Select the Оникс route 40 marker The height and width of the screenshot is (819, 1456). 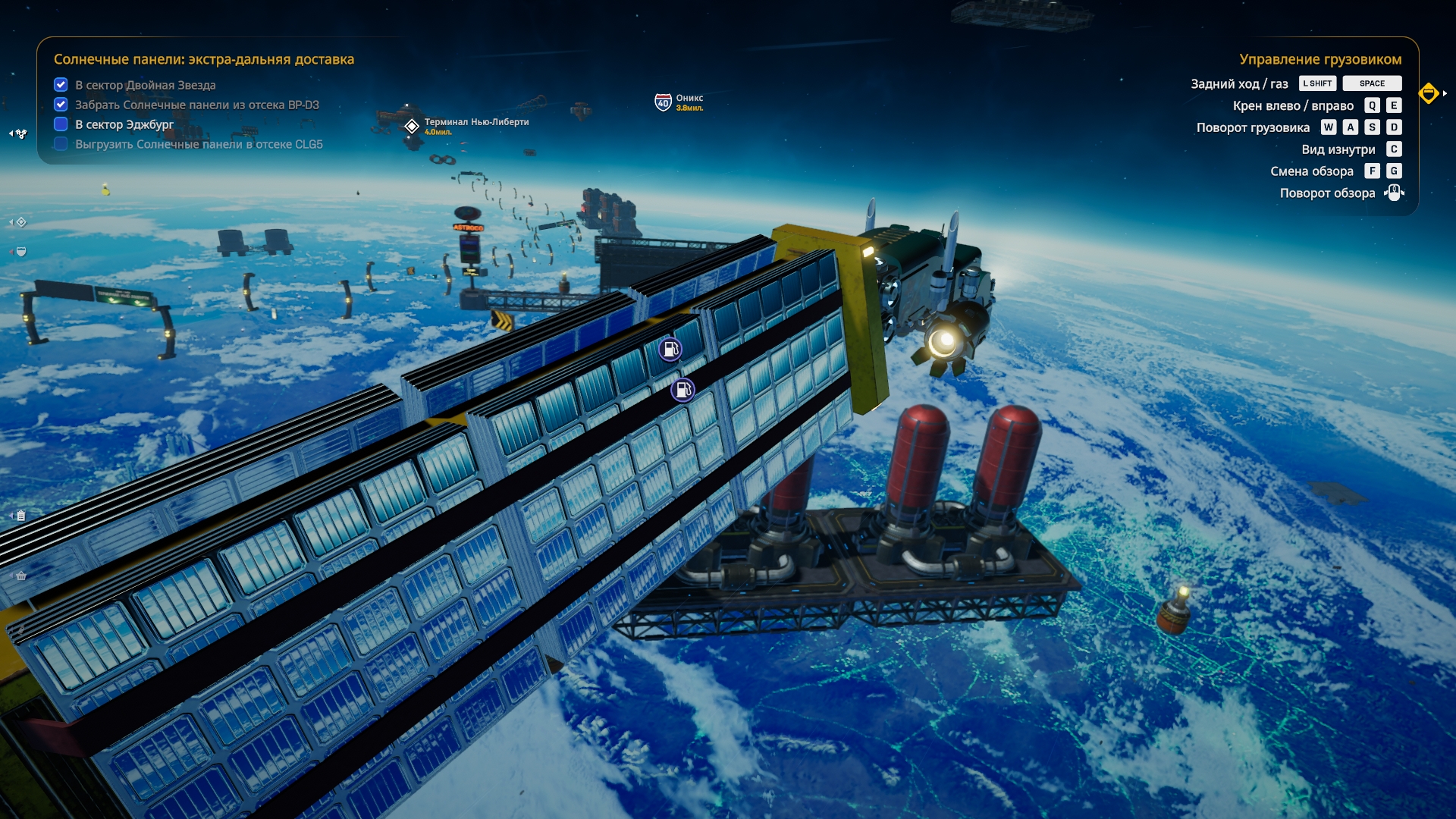(663, 102)
